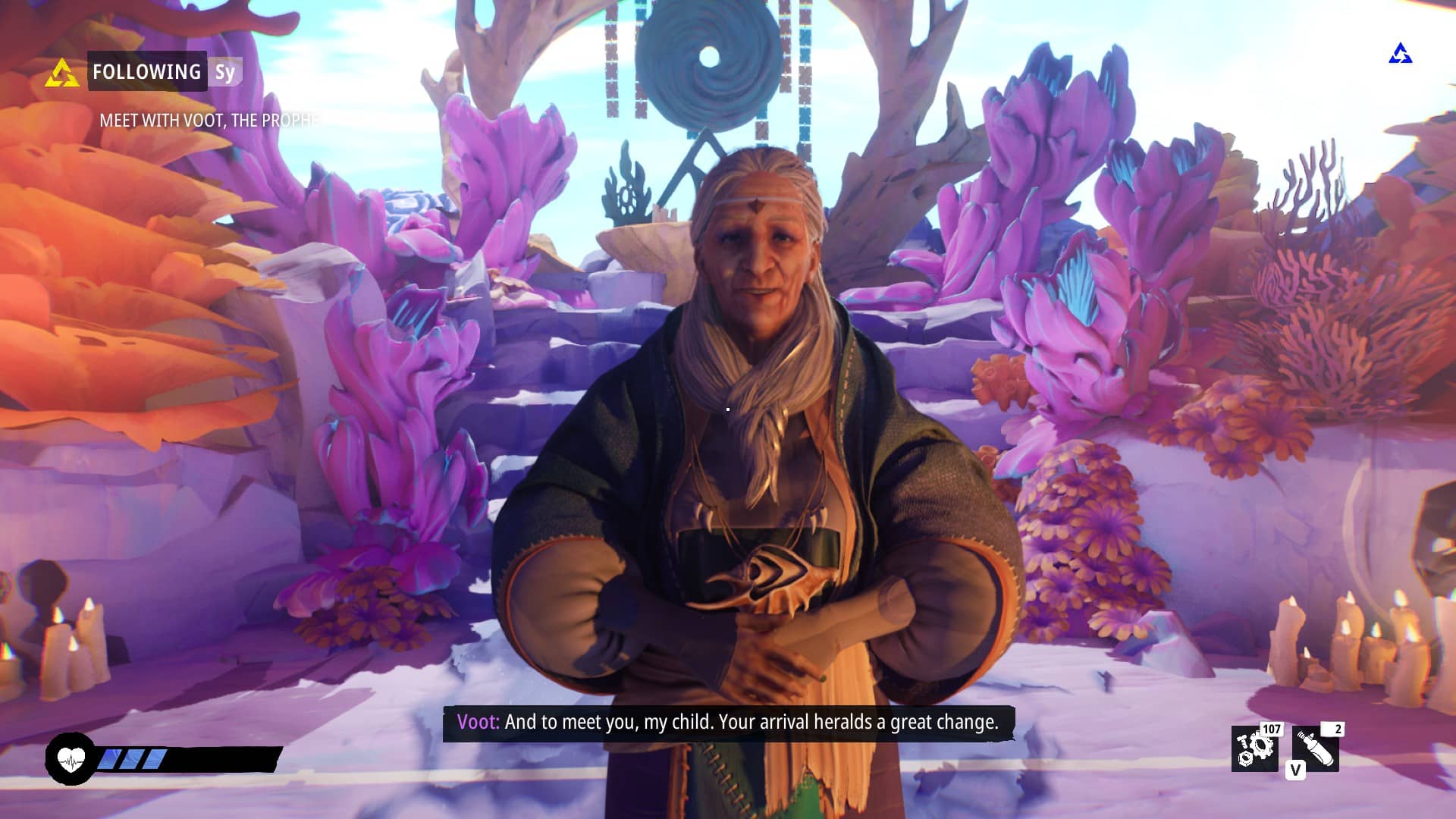Image resolution: width=1456 pixels, height=819 pixels.
Task: Click the yellow triangle quest icon
Action: click(x=61, y=74)
